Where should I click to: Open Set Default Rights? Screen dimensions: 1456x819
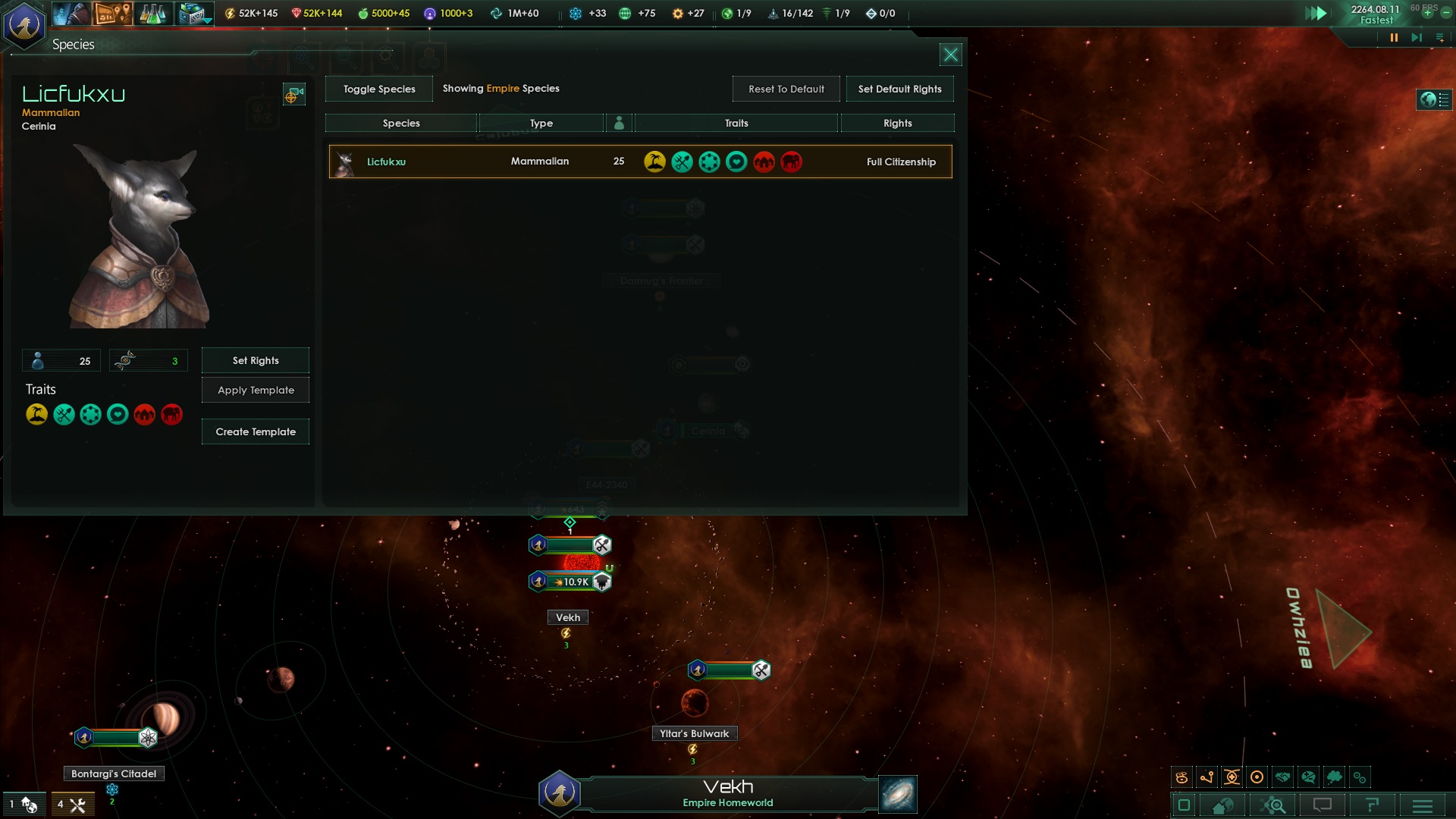point(899,89)
